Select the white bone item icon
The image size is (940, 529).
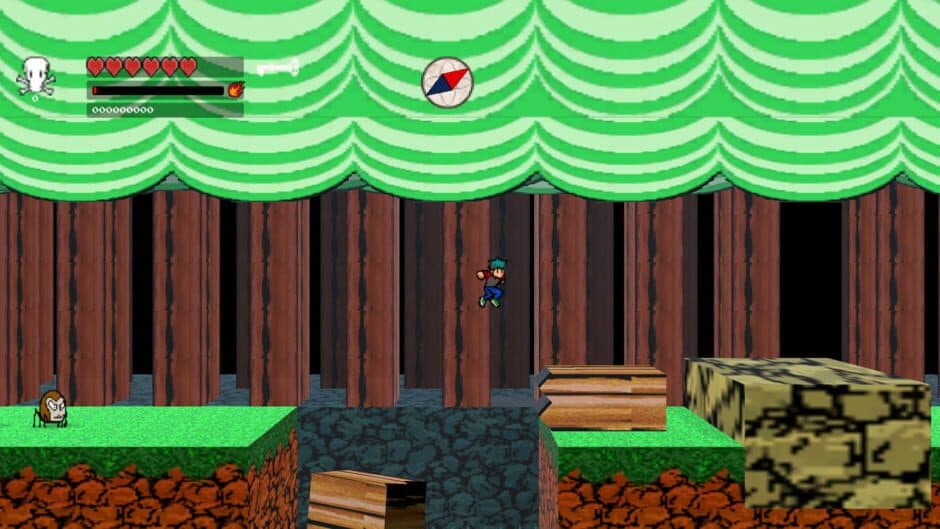pyautogui.click(x=277, y=68)
